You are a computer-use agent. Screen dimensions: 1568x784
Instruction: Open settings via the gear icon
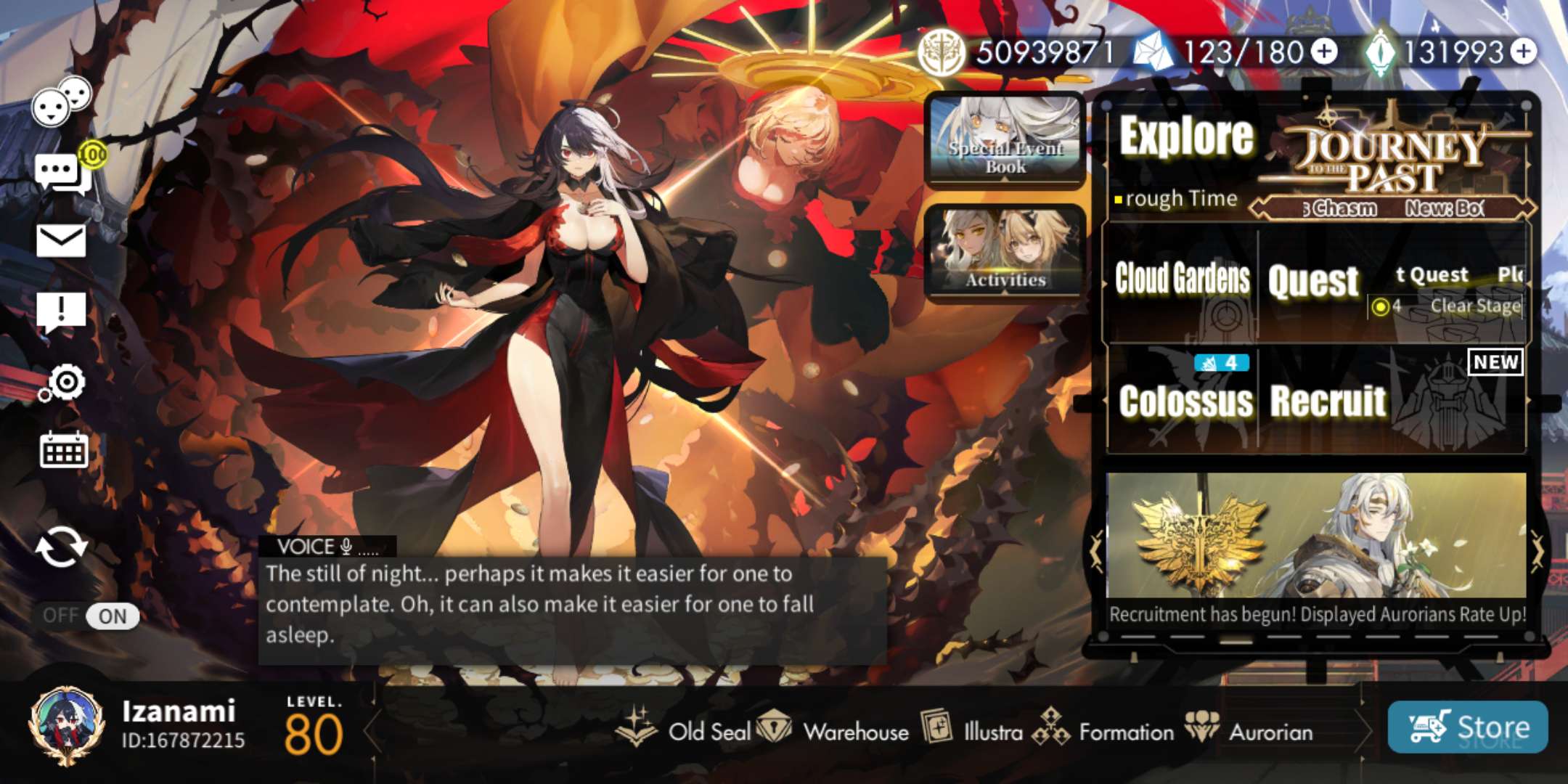tap(64, 383)
